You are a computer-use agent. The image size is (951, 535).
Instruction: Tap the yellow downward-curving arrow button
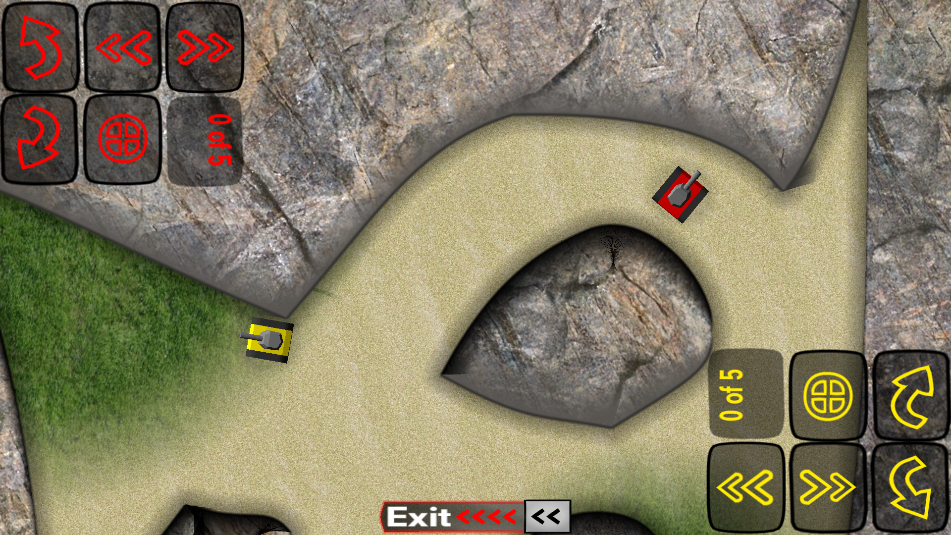pos(911,487)
